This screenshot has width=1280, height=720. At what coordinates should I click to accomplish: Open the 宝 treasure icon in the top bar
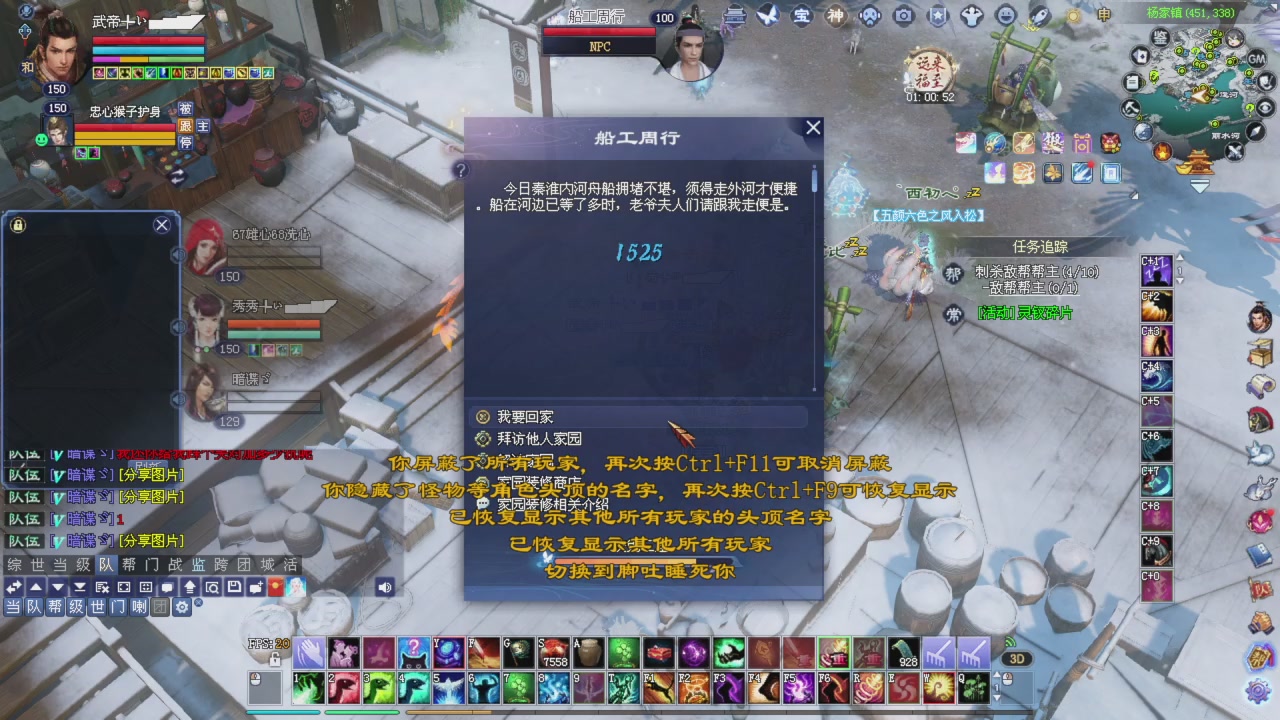click(x=800, y=16)
